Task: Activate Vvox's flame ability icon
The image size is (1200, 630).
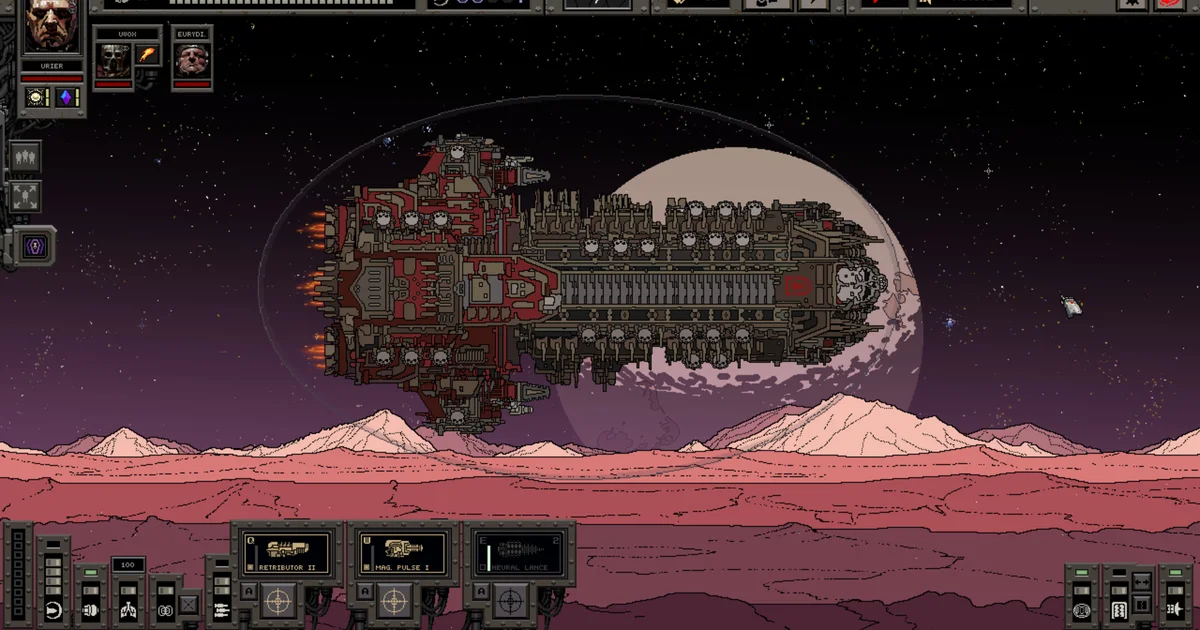Action: [x=147, y=54]
